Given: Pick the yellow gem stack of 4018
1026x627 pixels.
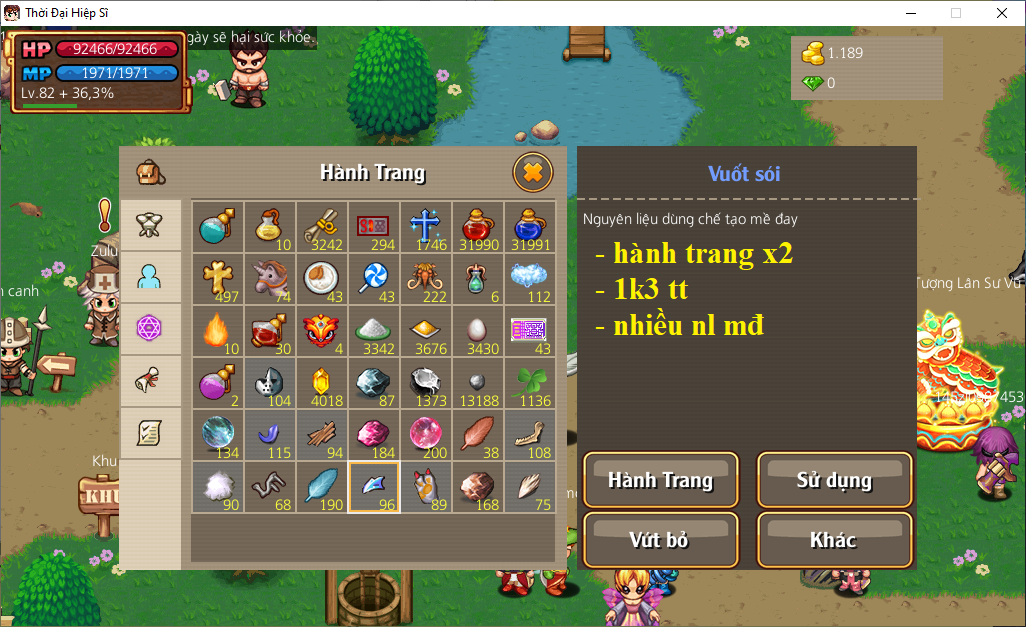Looking at the screenshot, I should 322,382.
